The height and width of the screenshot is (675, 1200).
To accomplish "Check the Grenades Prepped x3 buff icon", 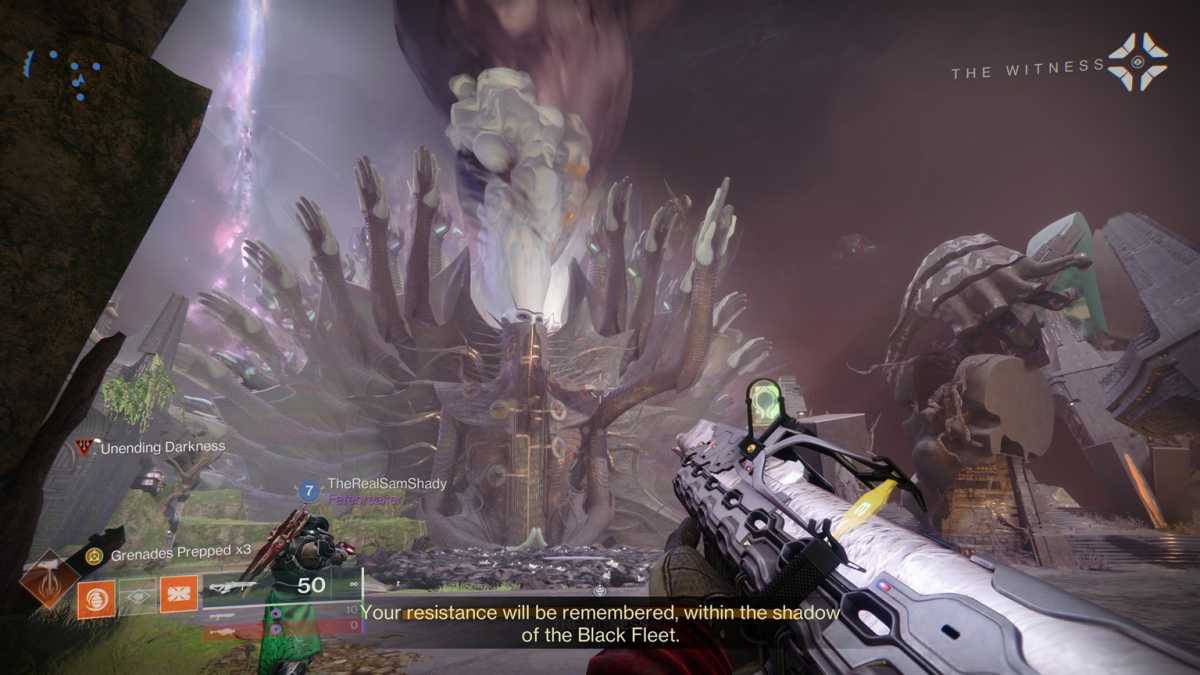I will point(94,555).
